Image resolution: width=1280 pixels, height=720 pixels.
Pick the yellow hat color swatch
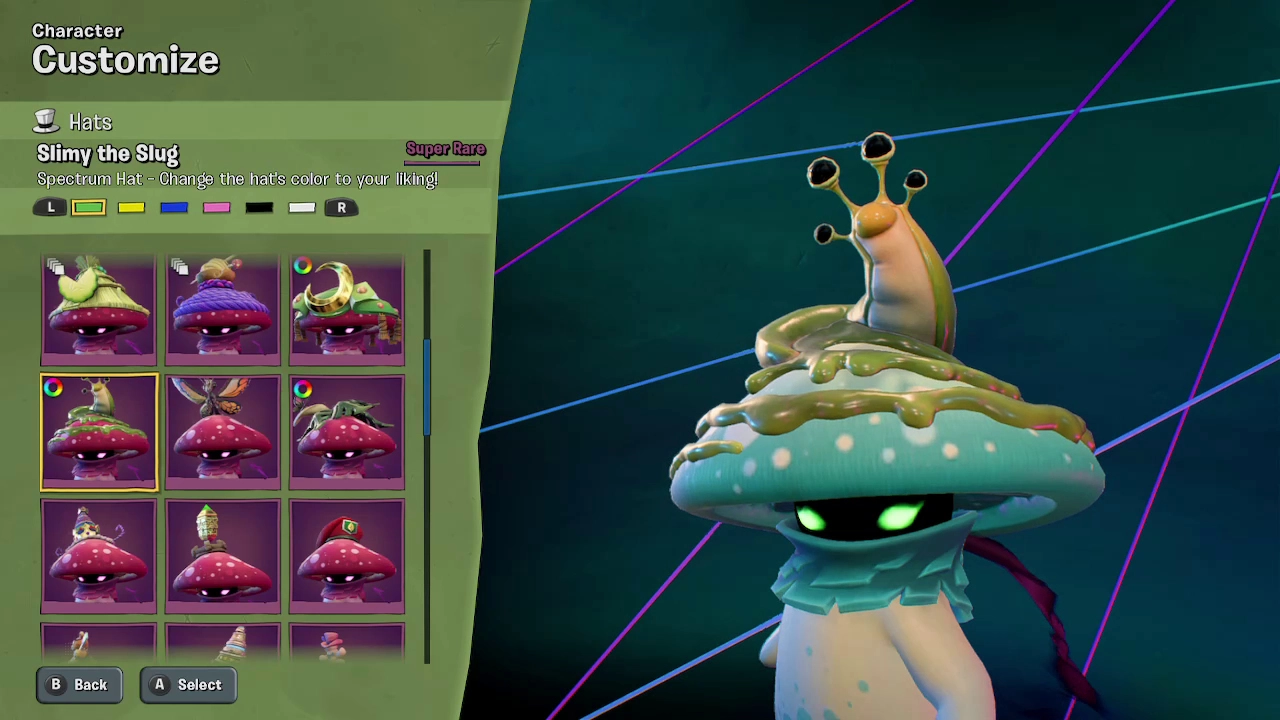131,207
